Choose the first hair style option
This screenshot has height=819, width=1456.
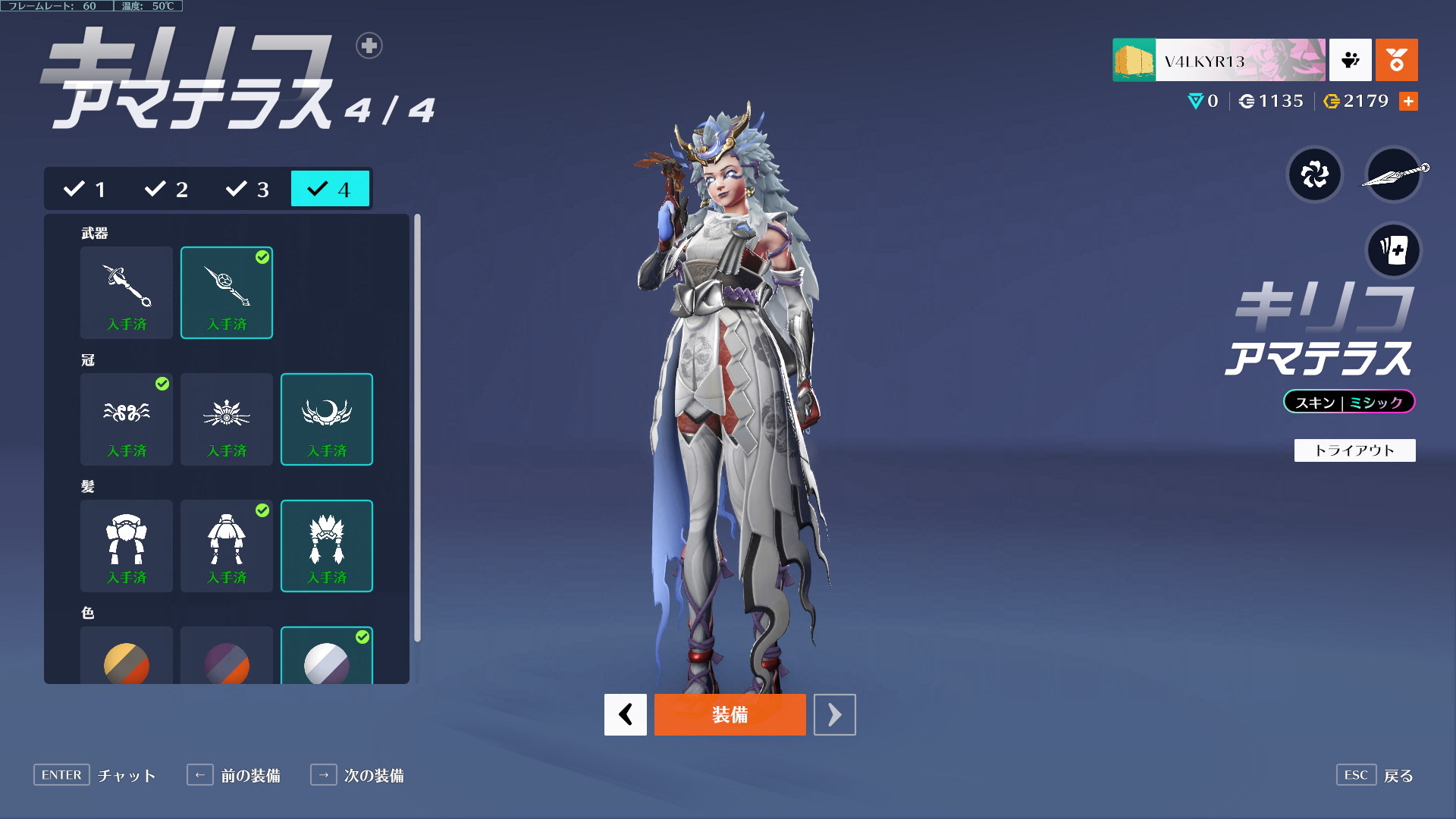coord(127,545)
